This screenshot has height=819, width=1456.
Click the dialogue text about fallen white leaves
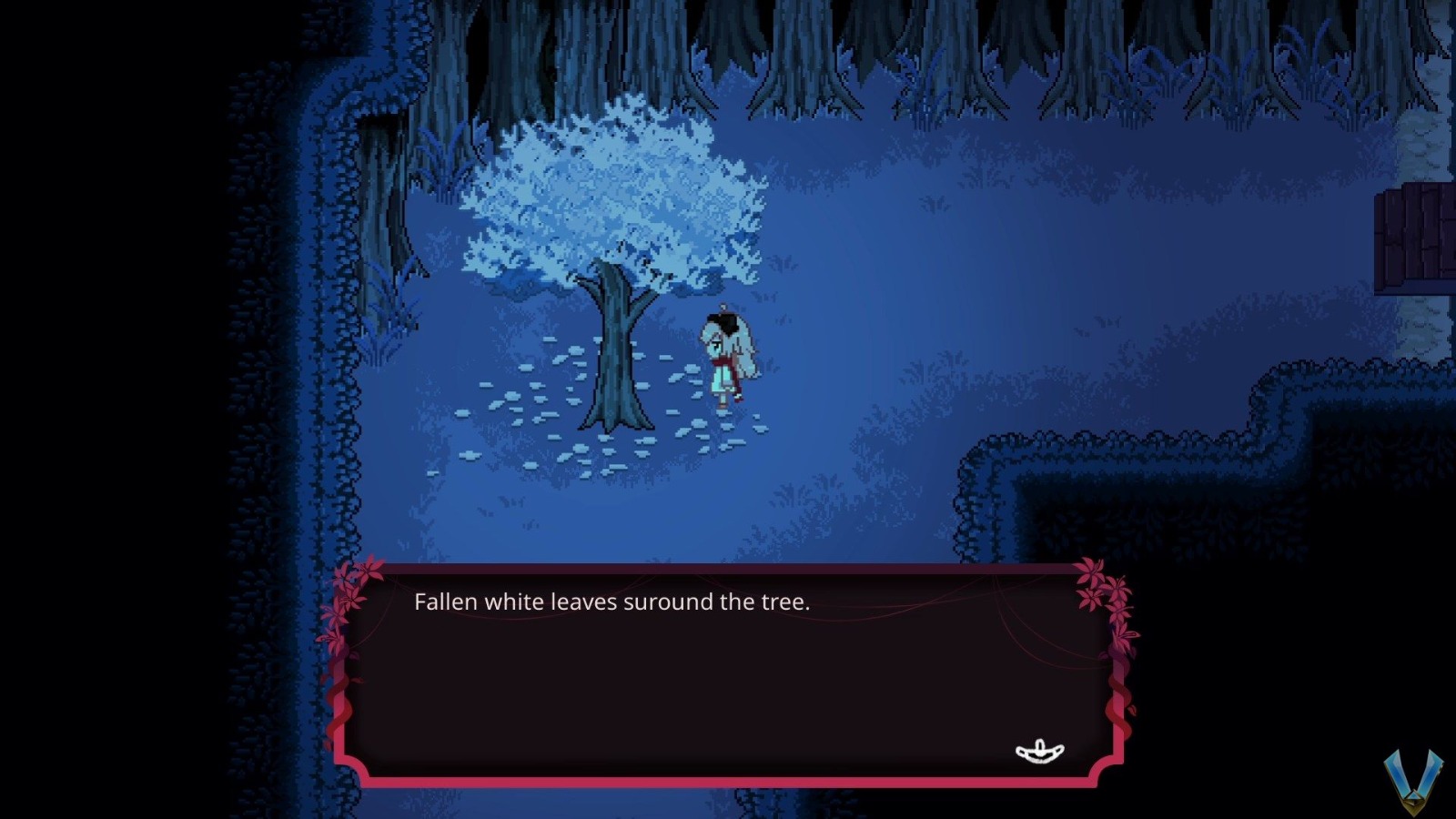(x=612, y=602)
